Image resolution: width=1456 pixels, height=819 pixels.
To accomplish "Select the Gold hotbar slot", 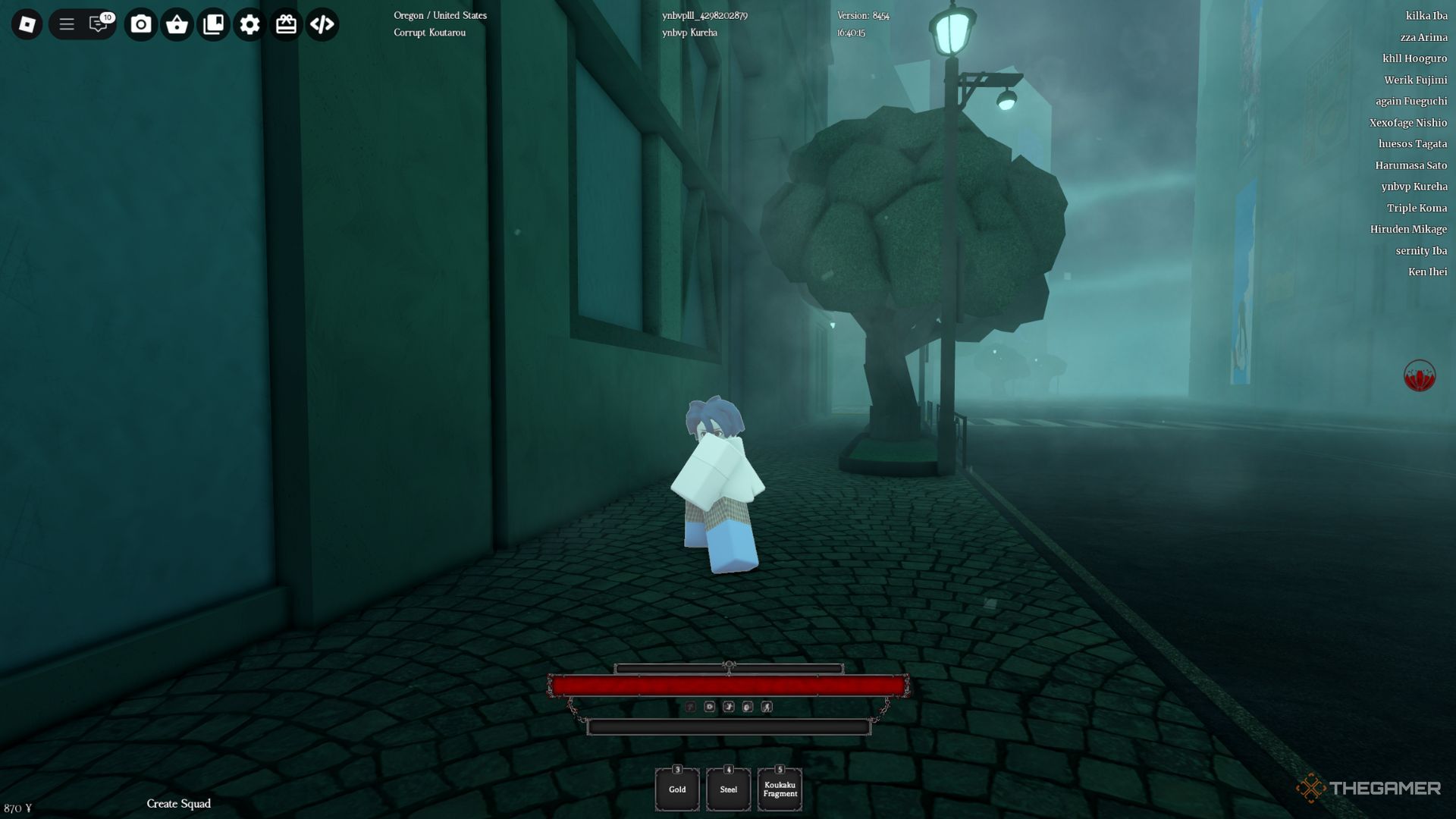I will click(677, 789).
